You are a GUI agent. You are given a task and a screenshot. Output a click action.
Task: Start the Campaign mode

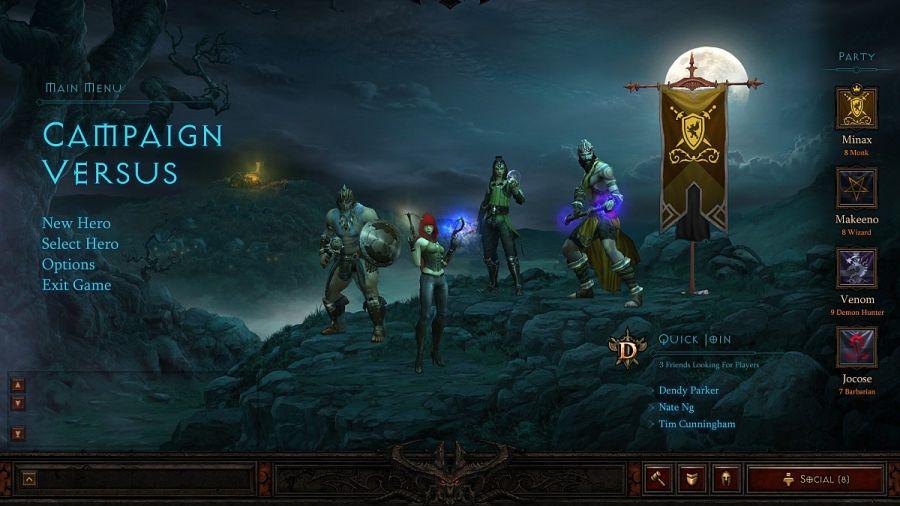(x=132, y=134)
